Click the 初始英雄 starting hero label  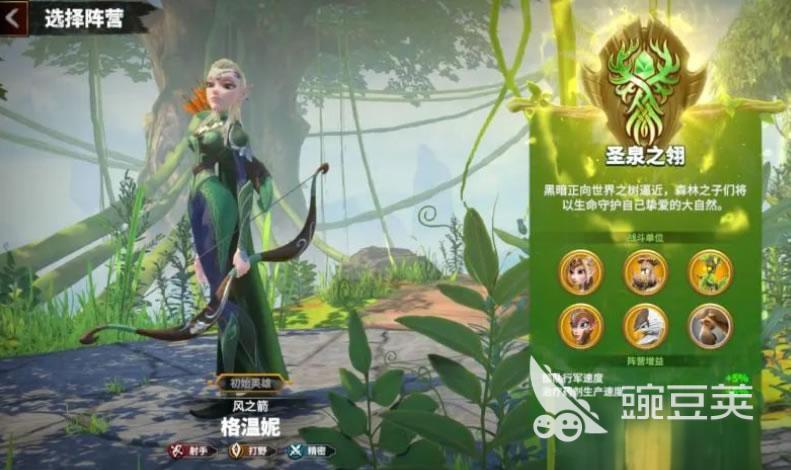pos(250,382)
